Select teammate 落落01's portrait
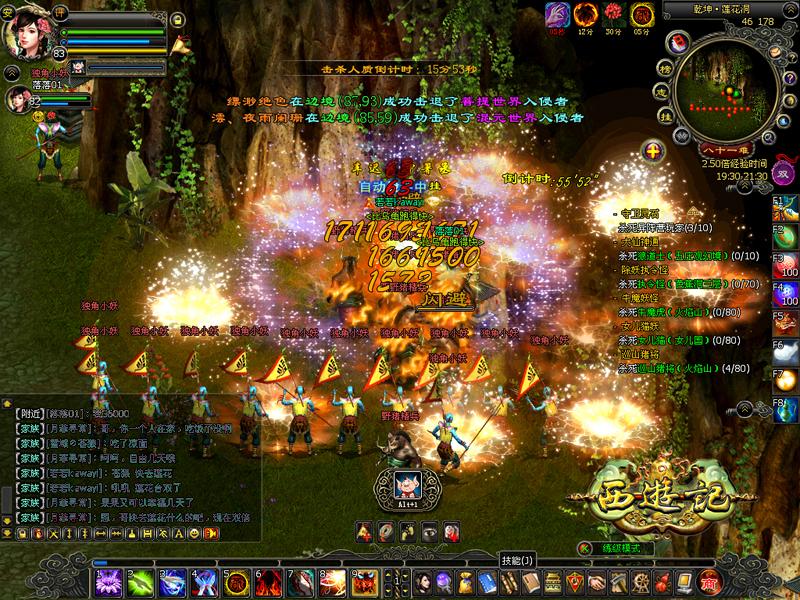The width and height of the screenshot is (800, 600). coord(18,98)
